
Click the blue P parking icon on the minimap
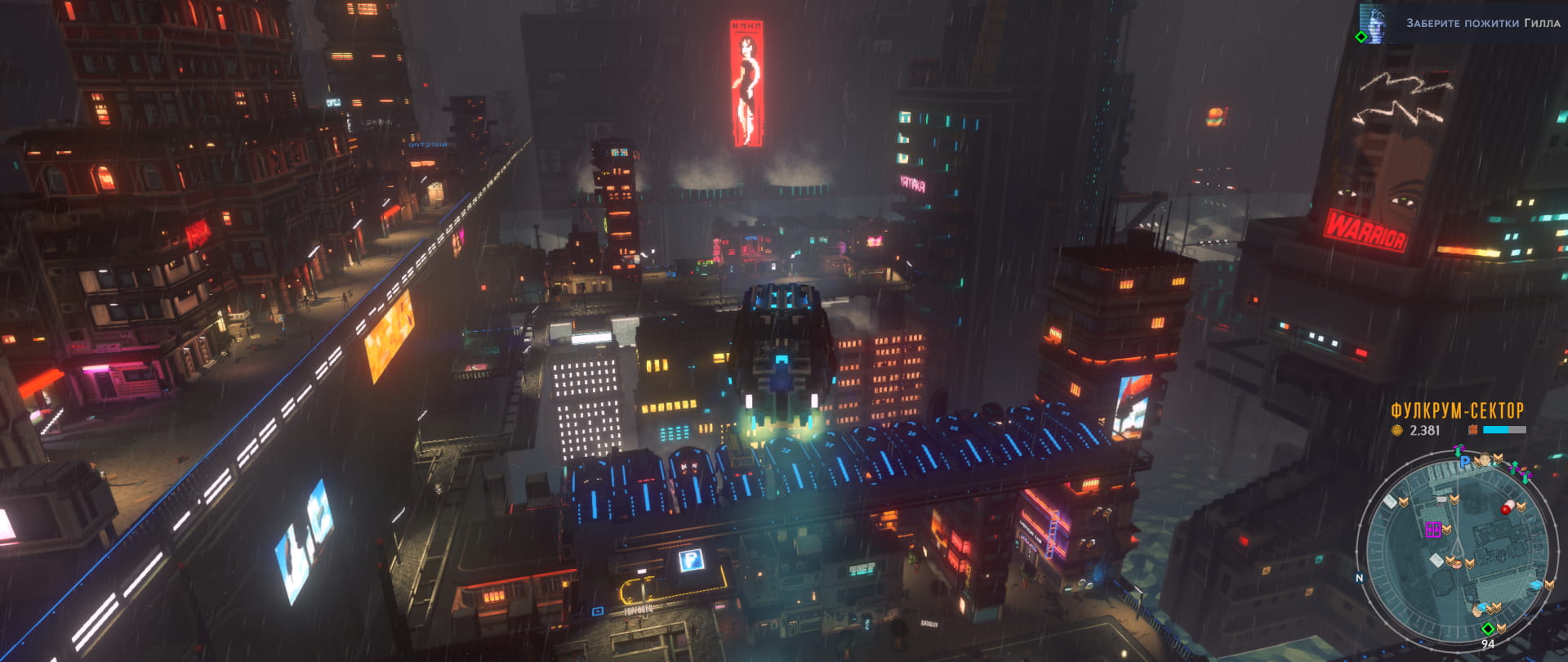[x=1465, y=463]
